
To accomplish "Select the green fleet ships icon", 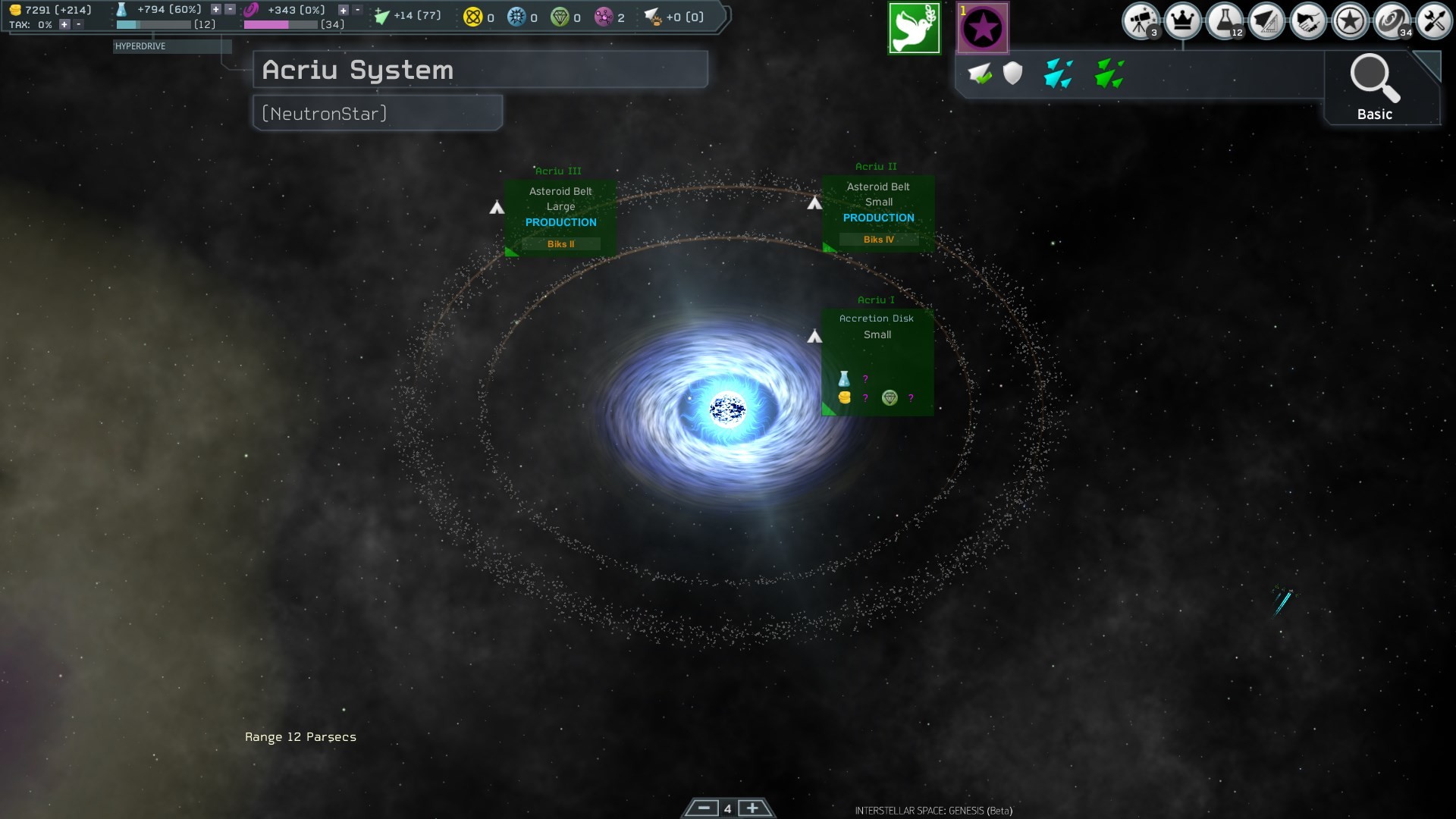I will point(1109,74).
